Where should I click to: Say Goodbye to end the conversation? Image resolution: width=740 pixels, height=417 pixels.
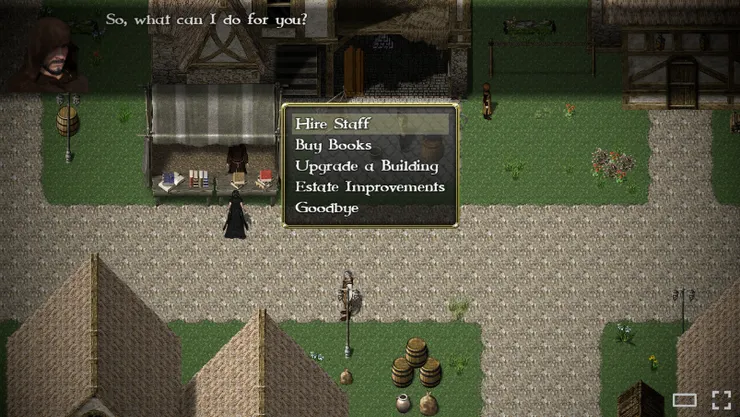(327, 208)
